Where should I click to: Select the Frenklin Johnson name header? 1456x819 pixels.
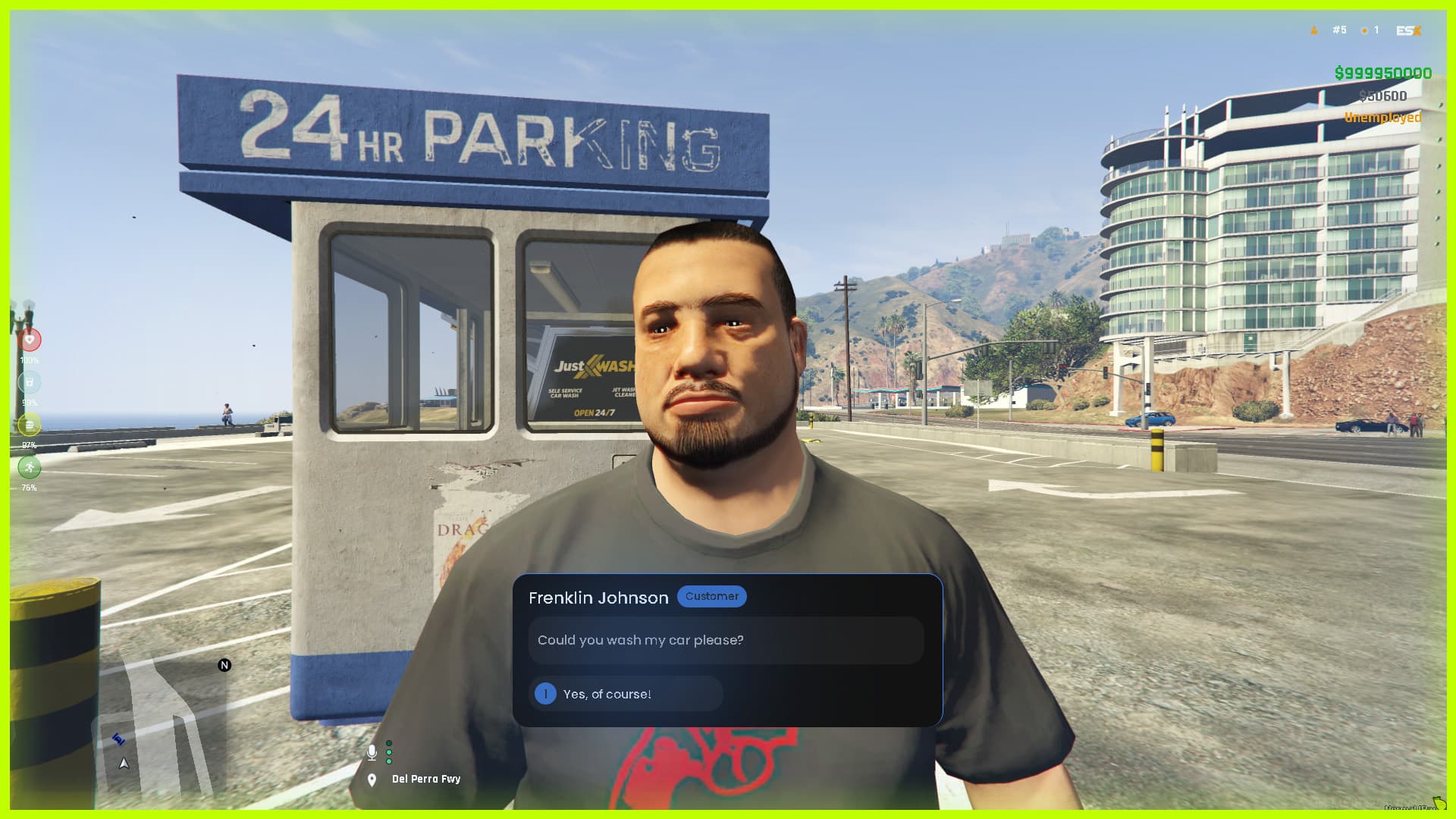click(599, 598)
